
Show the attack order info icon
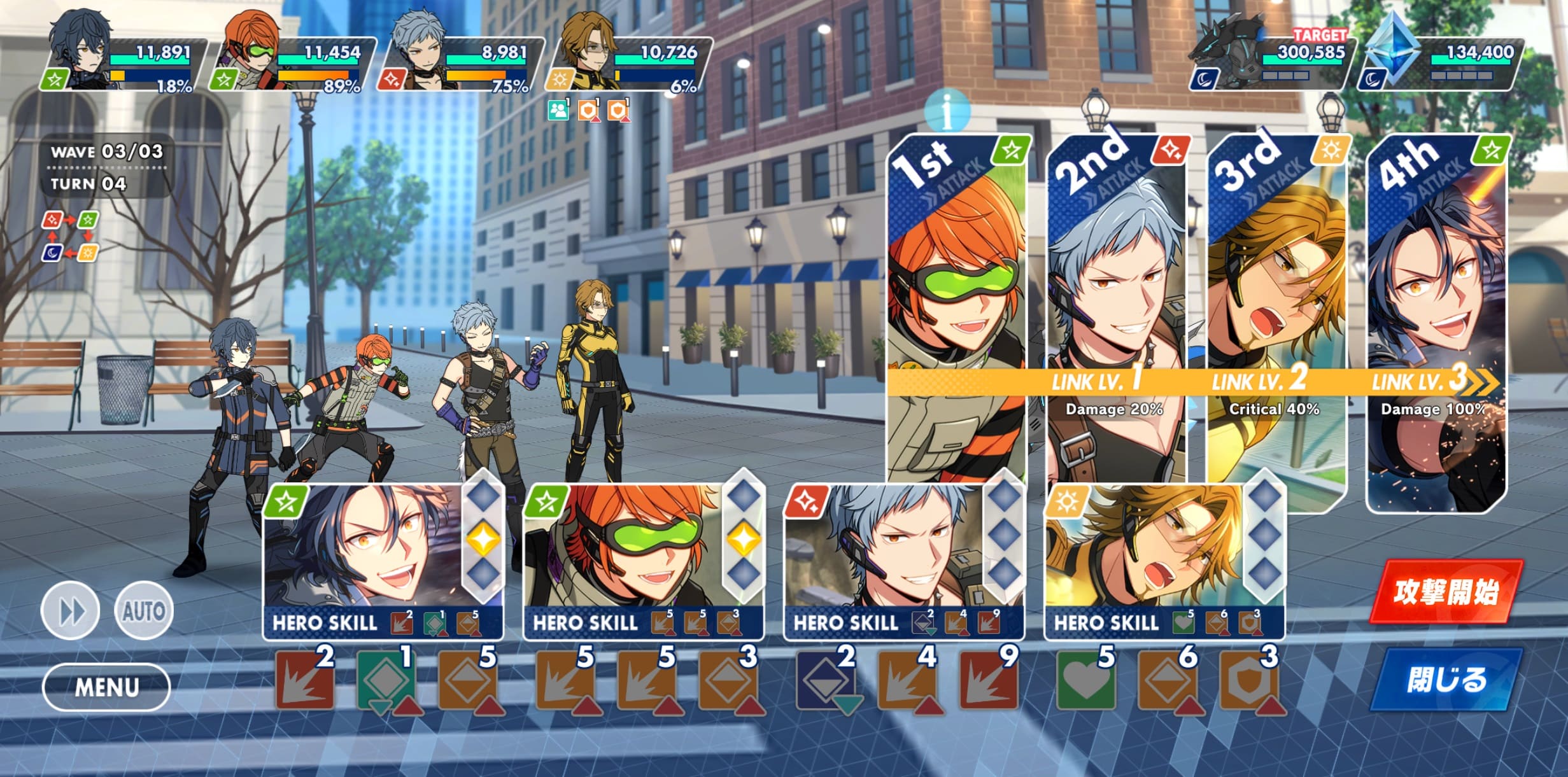[947, 111]
